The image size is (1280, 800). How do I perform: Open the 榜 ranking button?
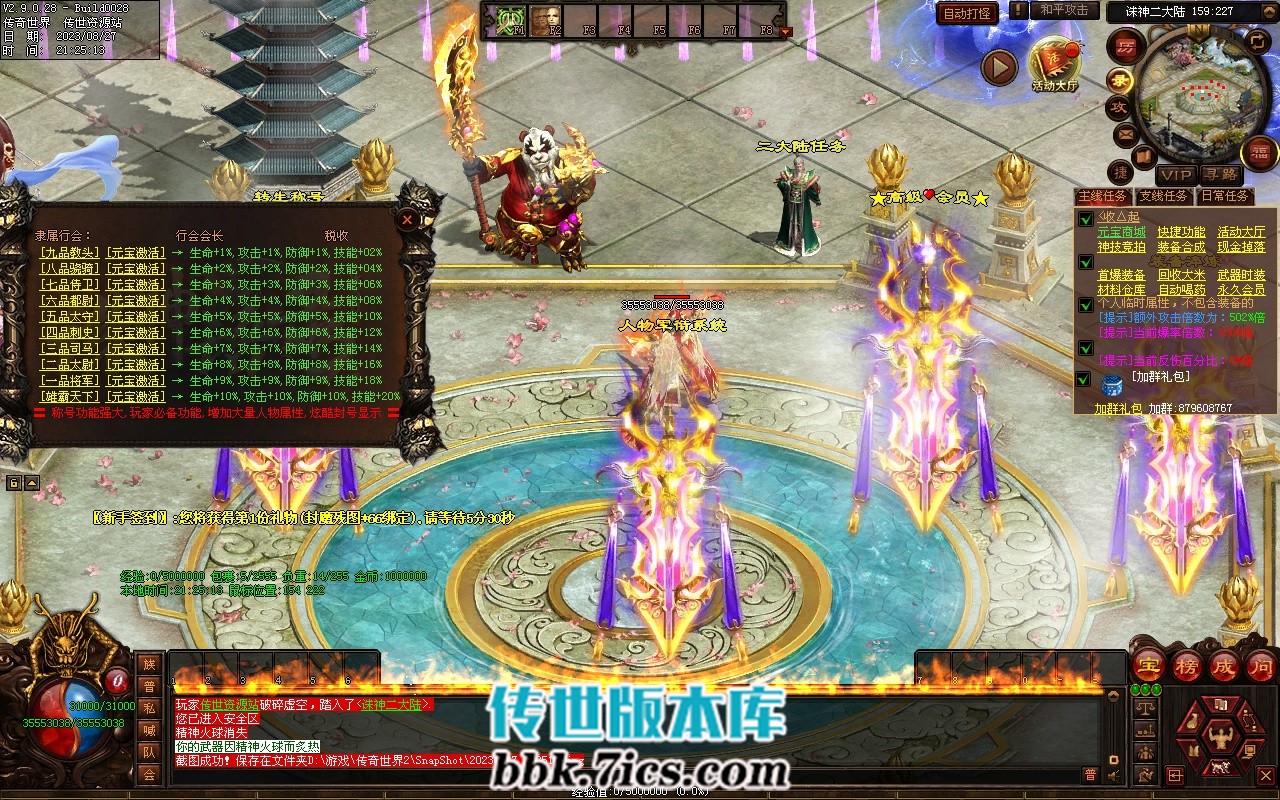1187,666
